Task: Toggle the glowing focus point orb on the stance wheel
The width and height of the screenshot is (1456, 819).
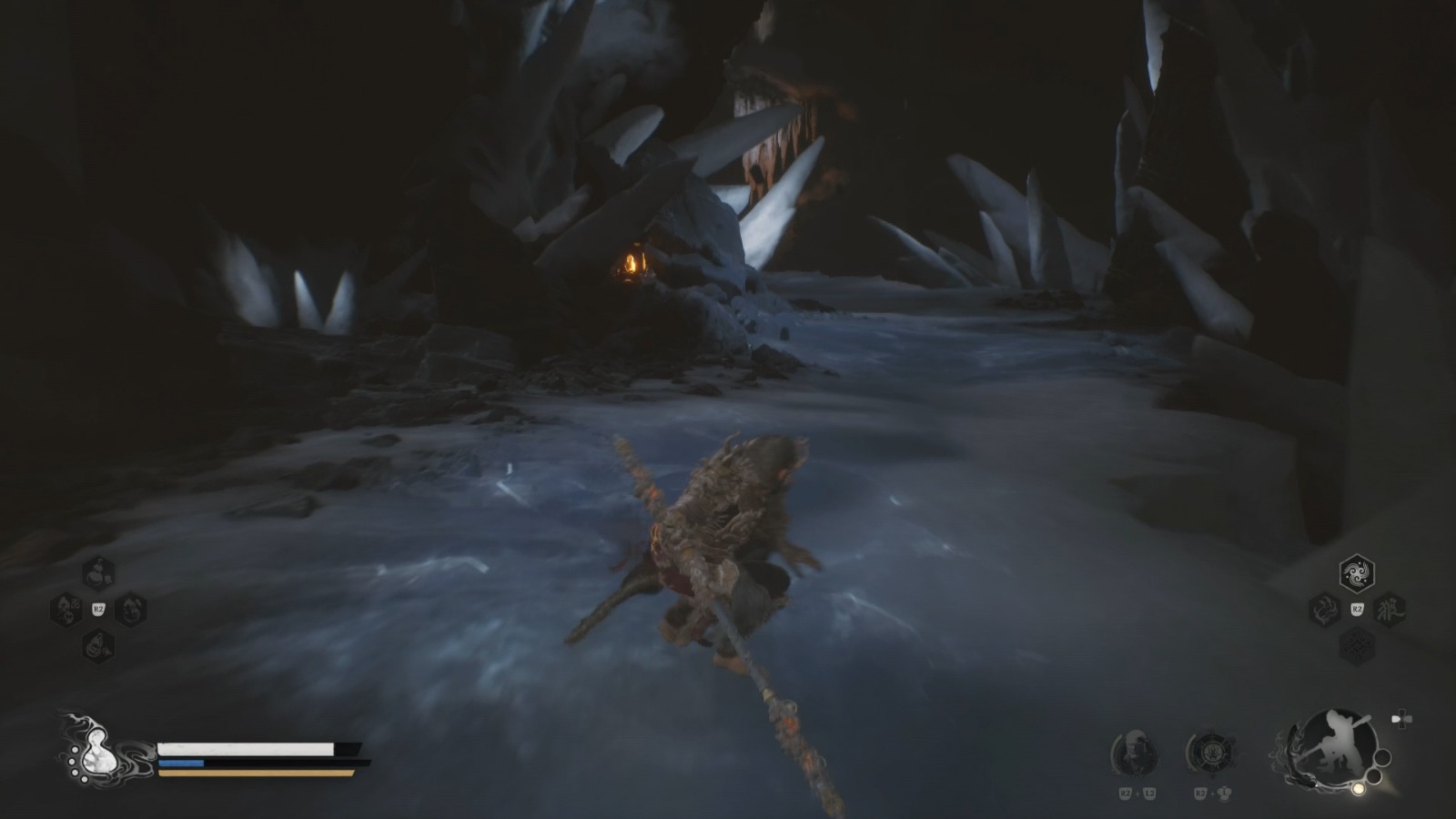Action: tap(1360, 789)
